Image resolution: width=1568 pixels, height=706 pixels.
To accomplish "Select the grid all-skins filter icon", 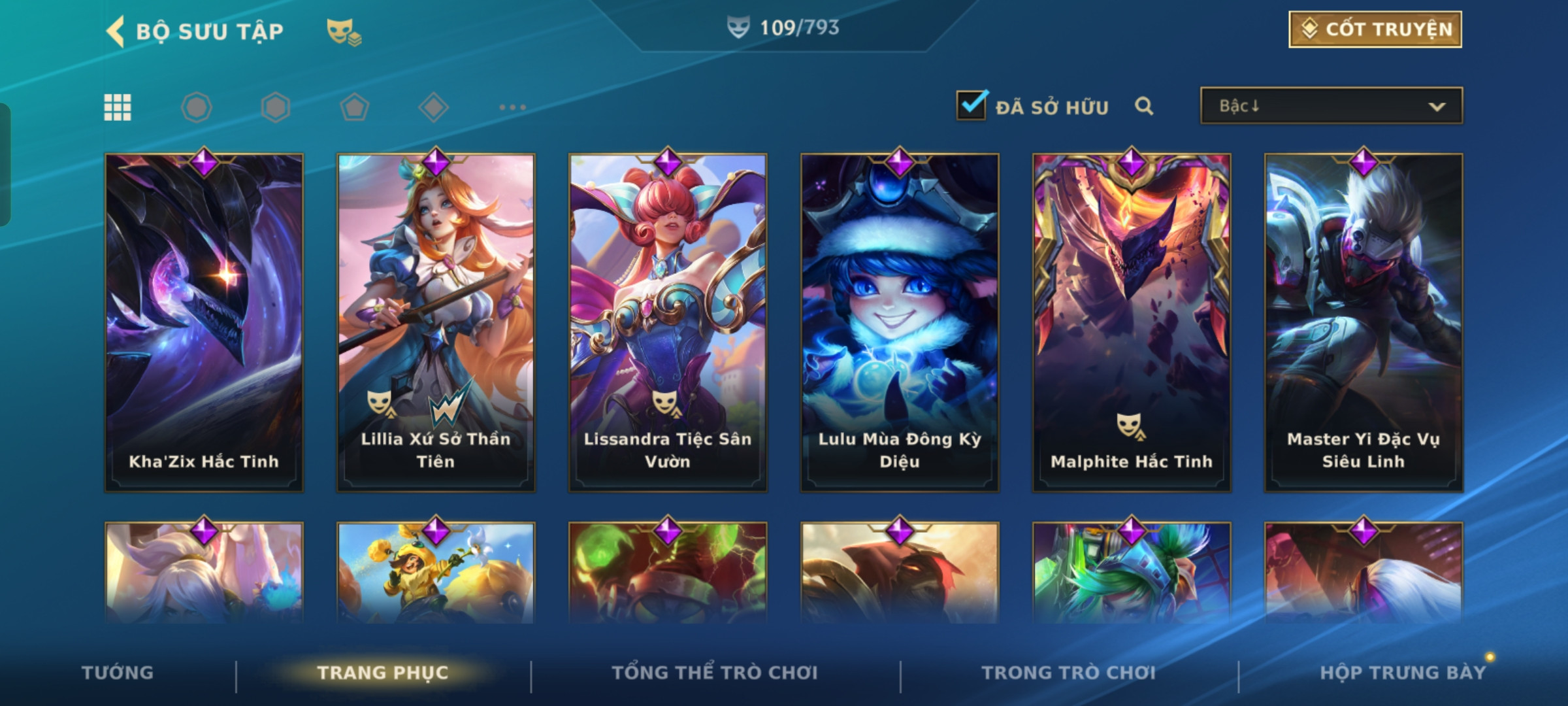I will 118,107.
